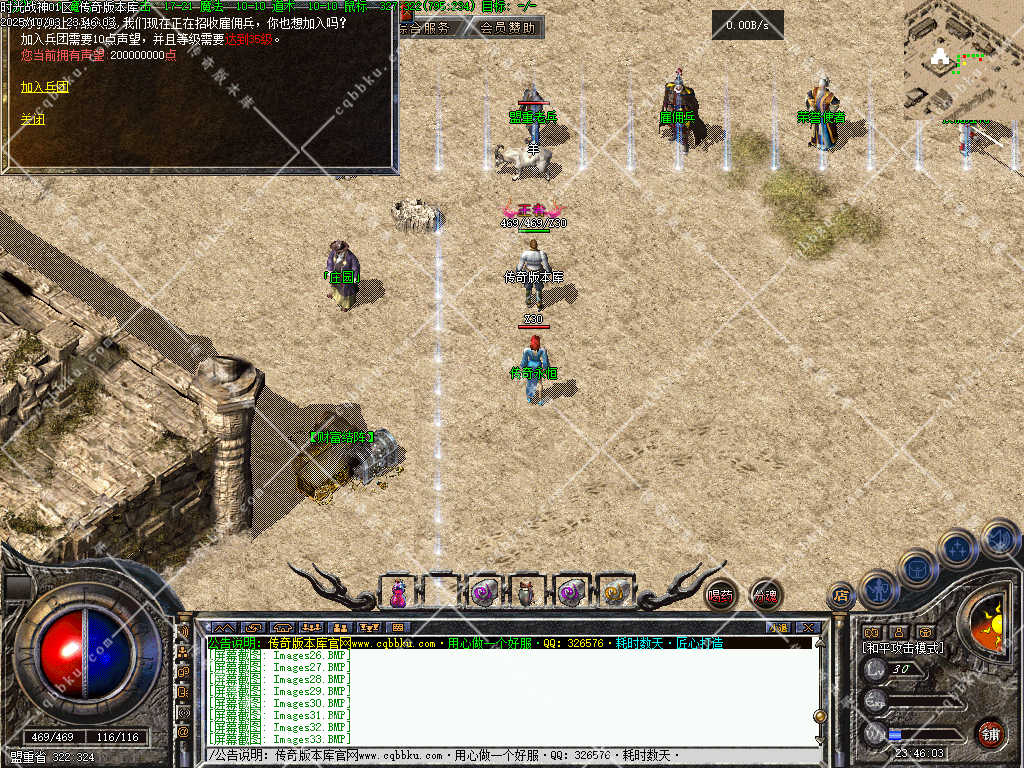This screenshot has height=768, width=1024.
Task: Switch the 和平攻击模式 attack mode
Action: [903, 648]
